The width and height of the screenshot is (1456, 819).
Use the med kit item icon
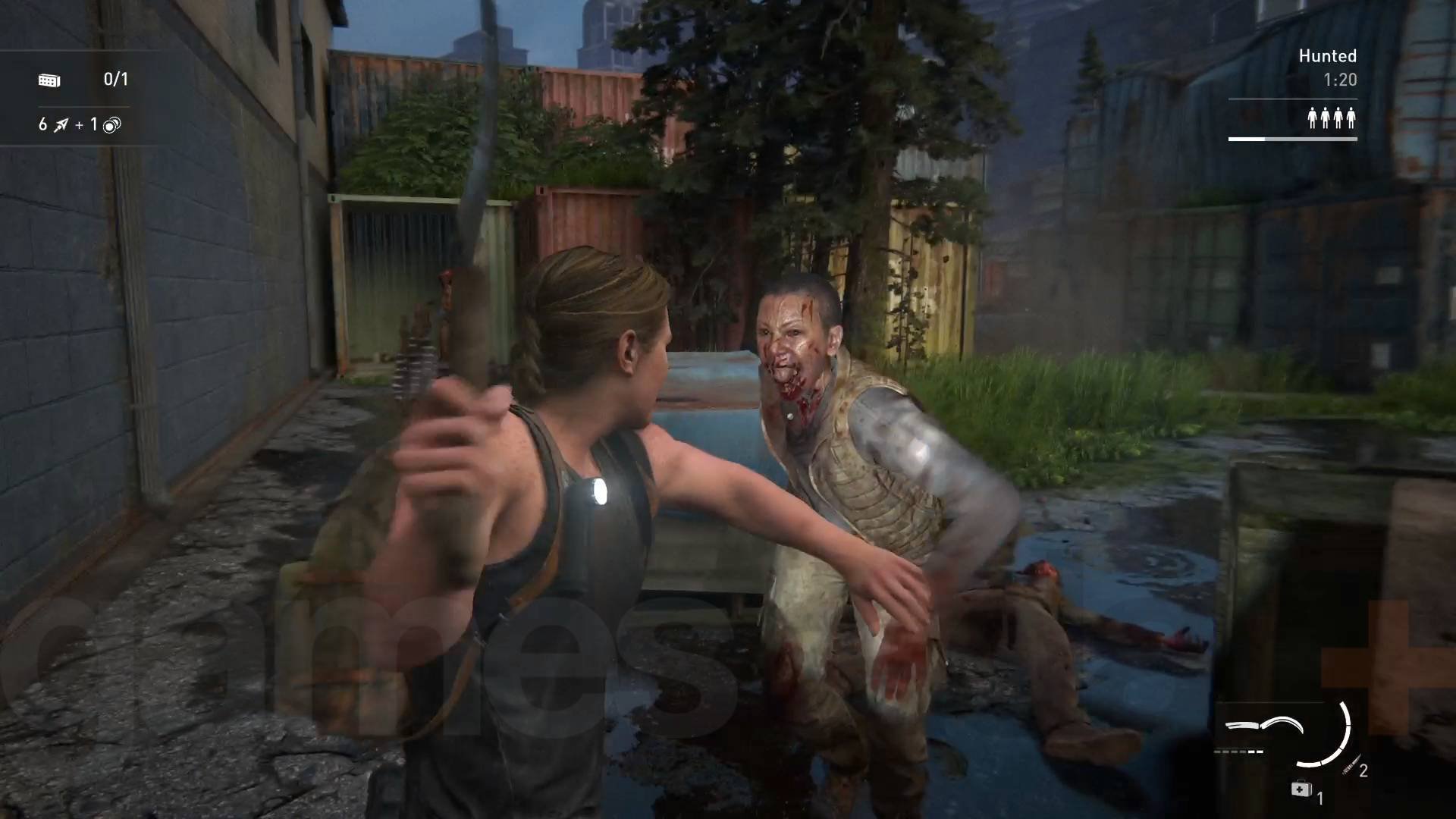click(1301, 789)
